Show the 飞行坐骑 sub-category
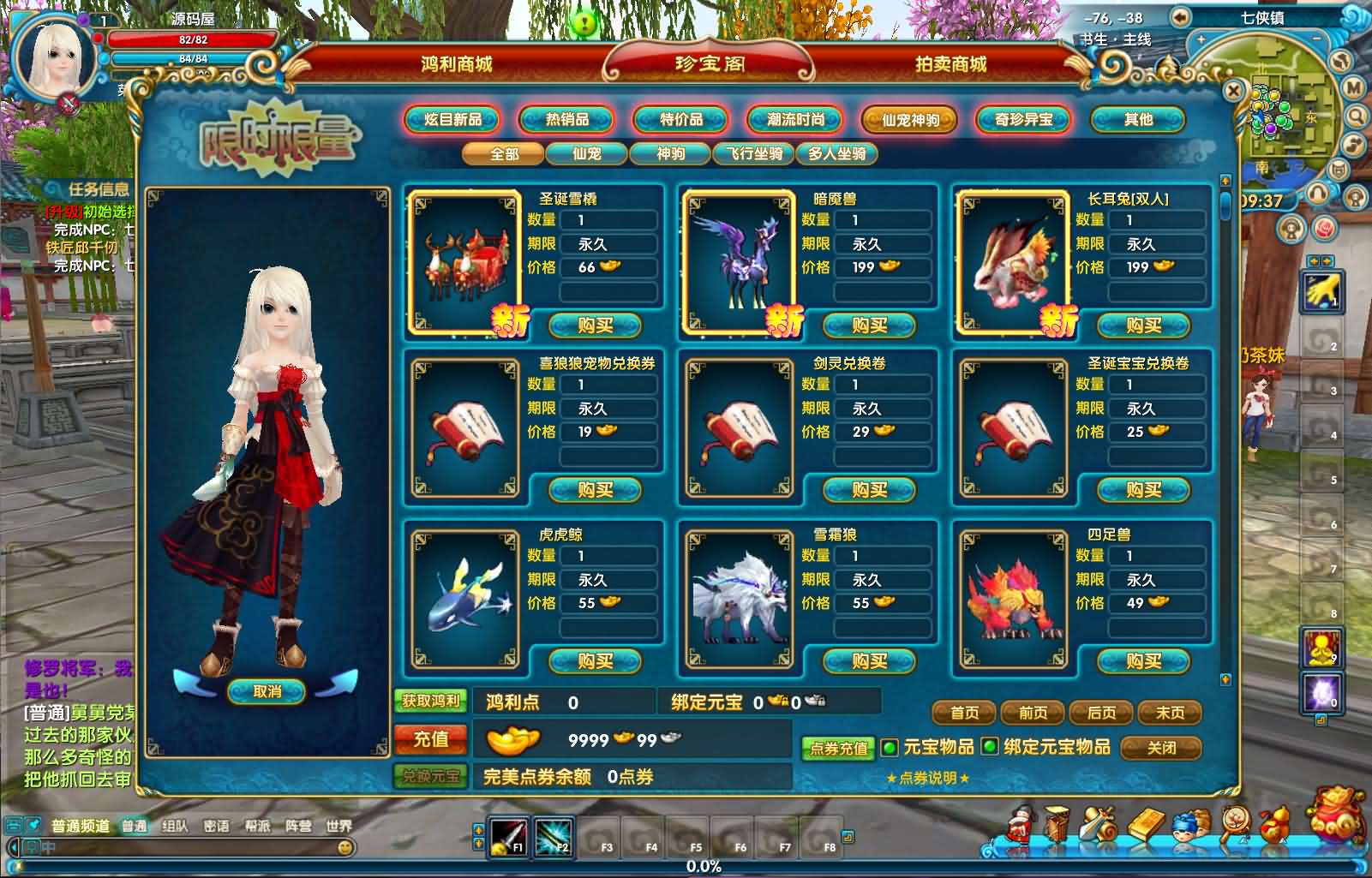This screenshot has width=1372, height=878. point(754,154)
